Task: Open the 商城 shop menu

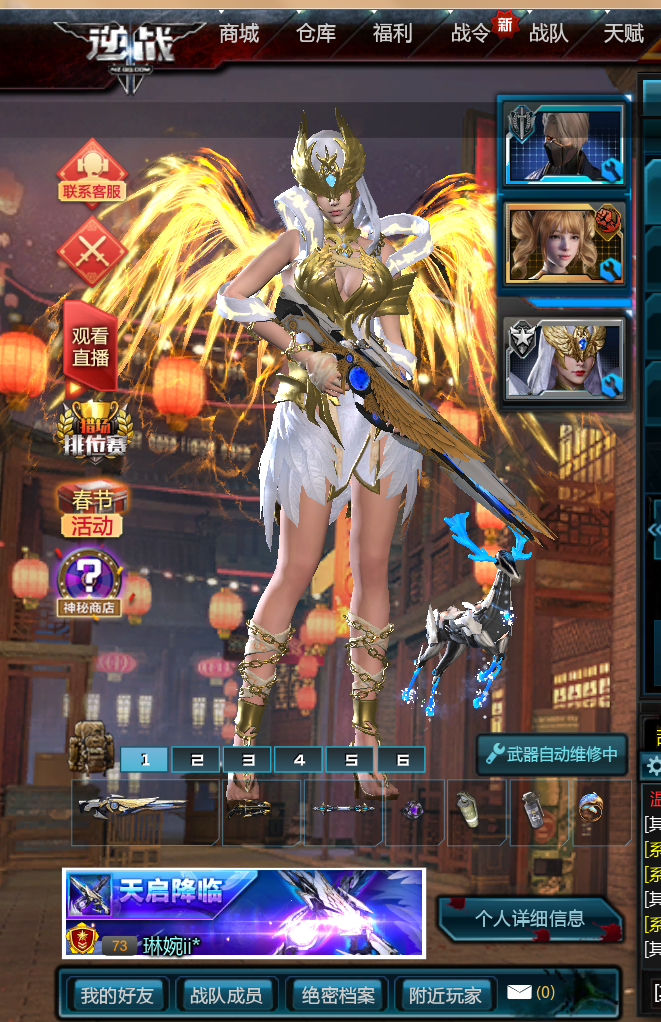Action: click(x=239, y=34)
